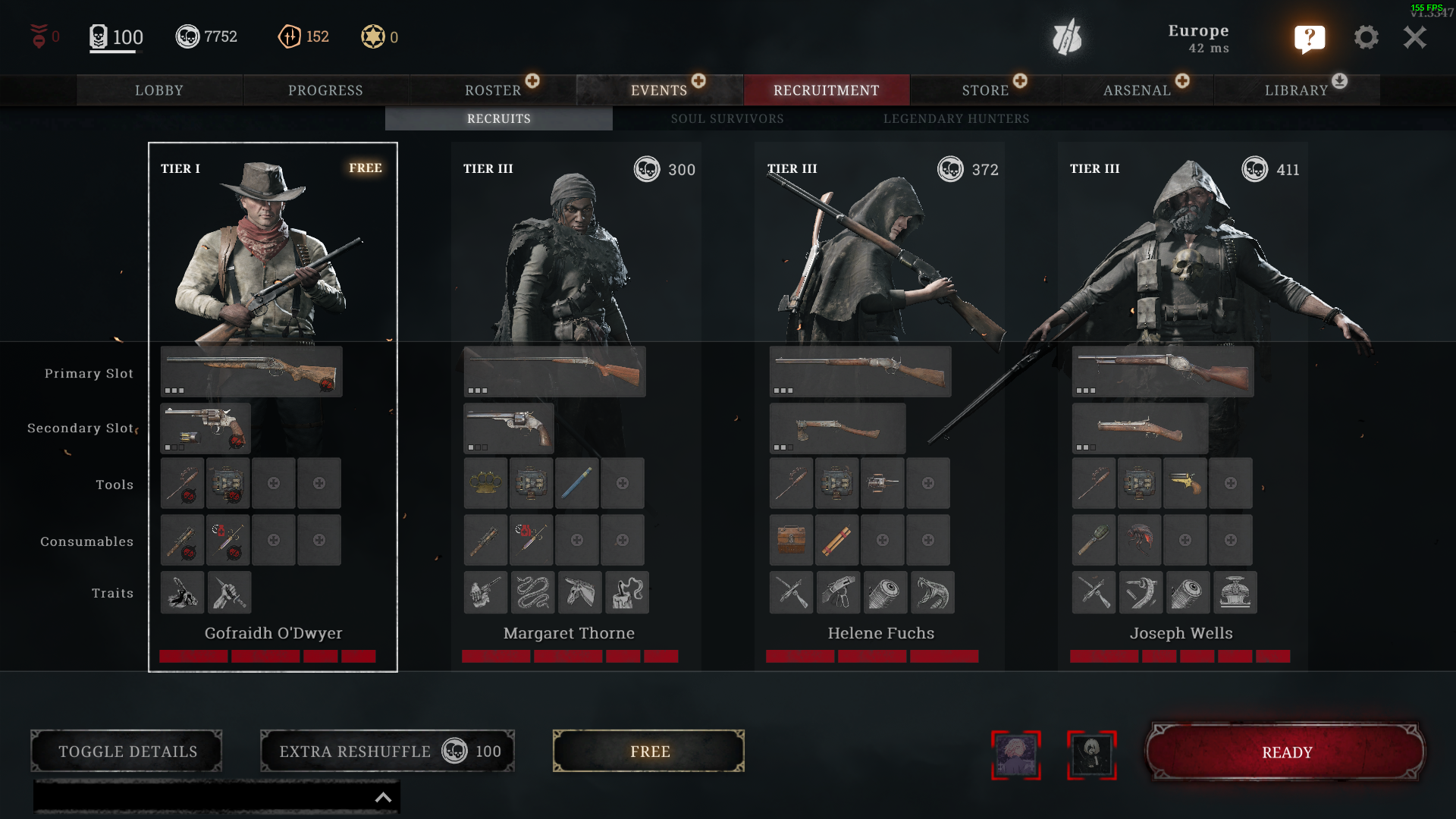
Task: Select the golden Derringer tool on Joseph Wells
Action: (x=1185, y=483)
